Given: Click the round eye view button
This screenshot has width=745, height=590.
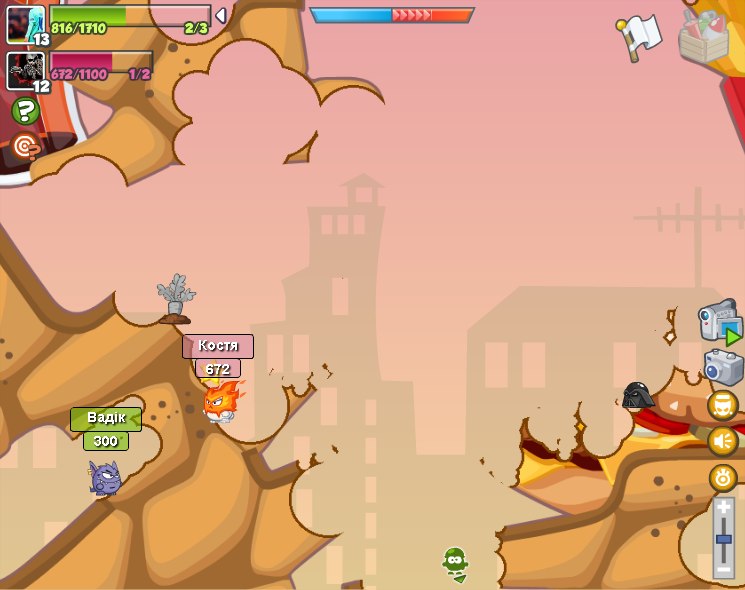Looking at the screenshot, I should click(x=722, y=477).
